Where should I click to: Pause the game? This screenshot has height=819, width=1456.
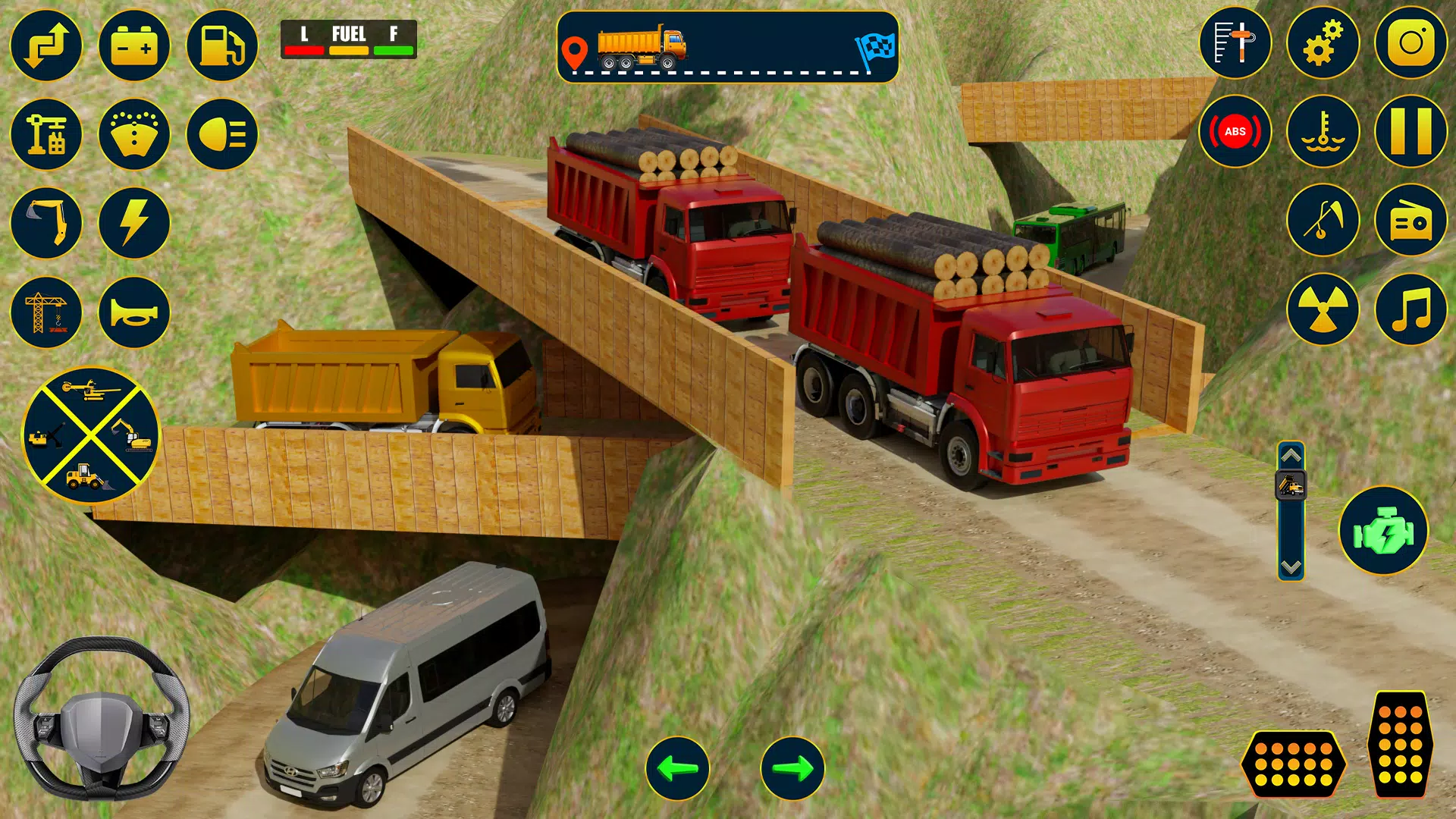pyautogui.click(x=1410, y=131)
